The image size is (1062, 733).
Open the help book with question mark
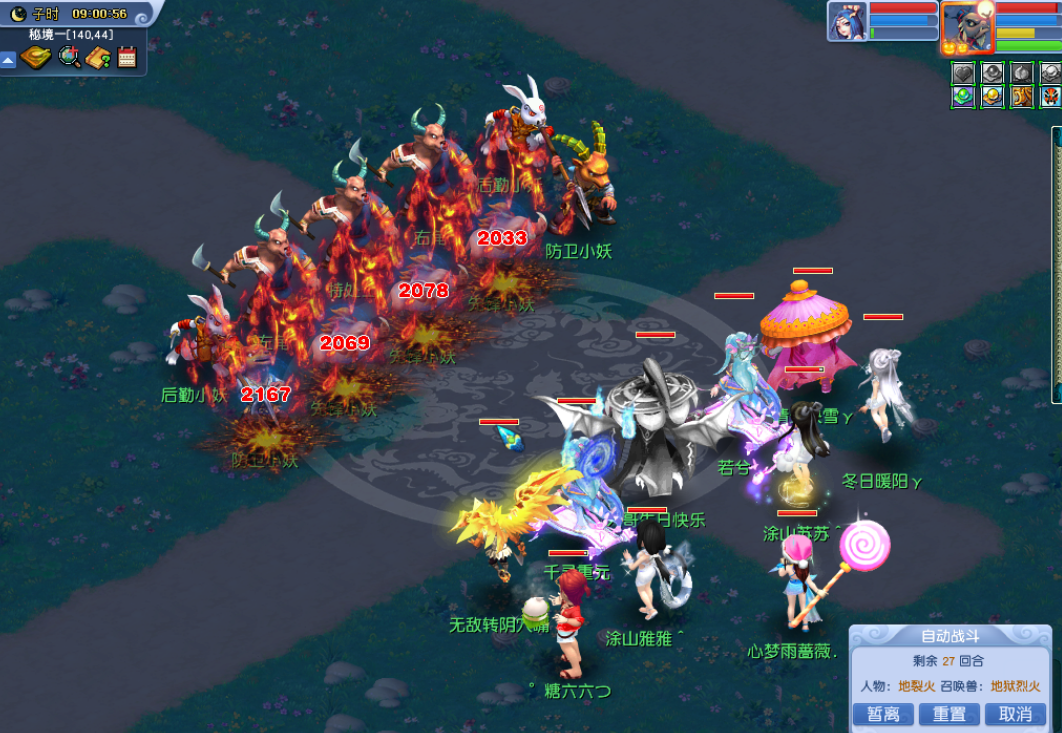pos(98,58)
